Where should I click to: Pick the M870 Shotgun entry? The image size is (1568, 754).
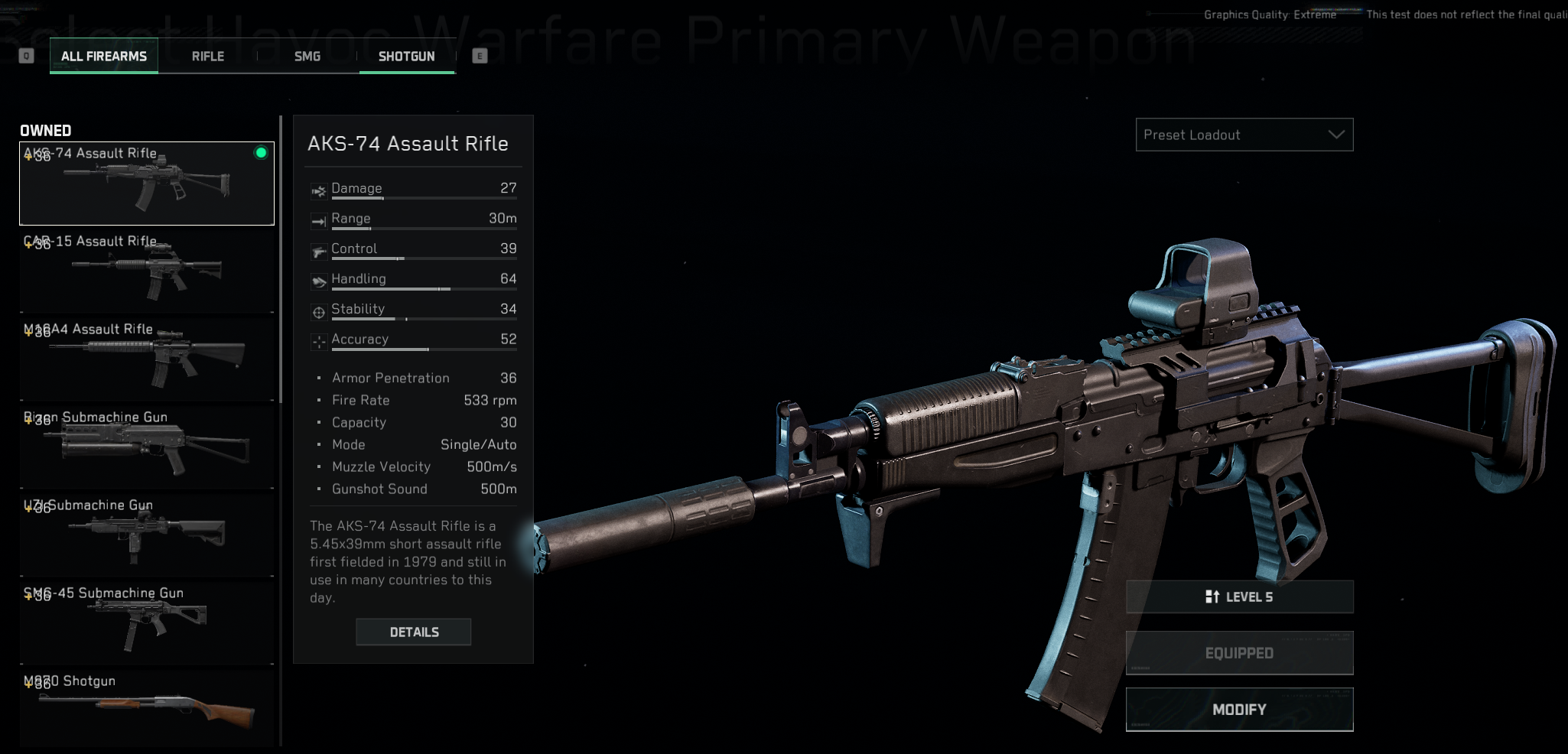pyautogui.click(x=147, y=707)
